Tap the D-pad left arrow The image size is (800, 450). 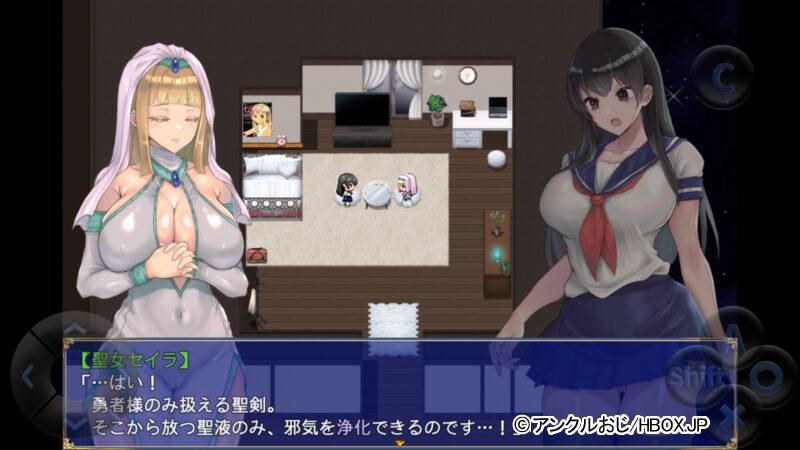[27, 377]
